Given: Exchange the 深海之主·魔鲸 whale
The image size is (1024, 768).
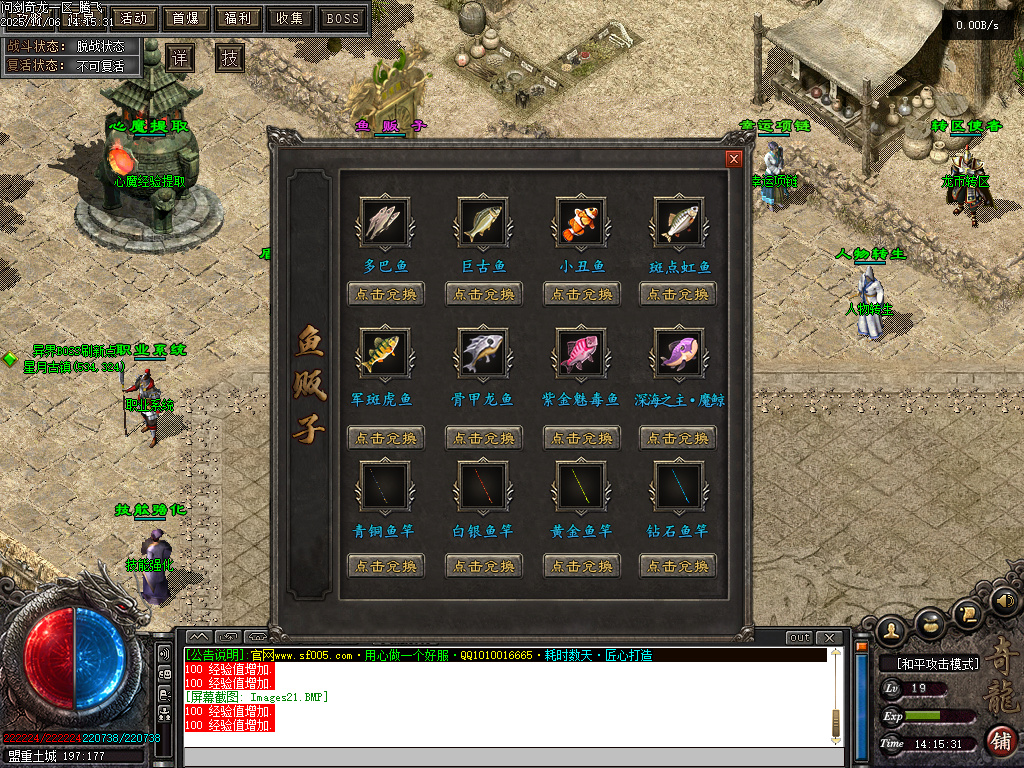Looking at the screenshot, I should (678, 438).
